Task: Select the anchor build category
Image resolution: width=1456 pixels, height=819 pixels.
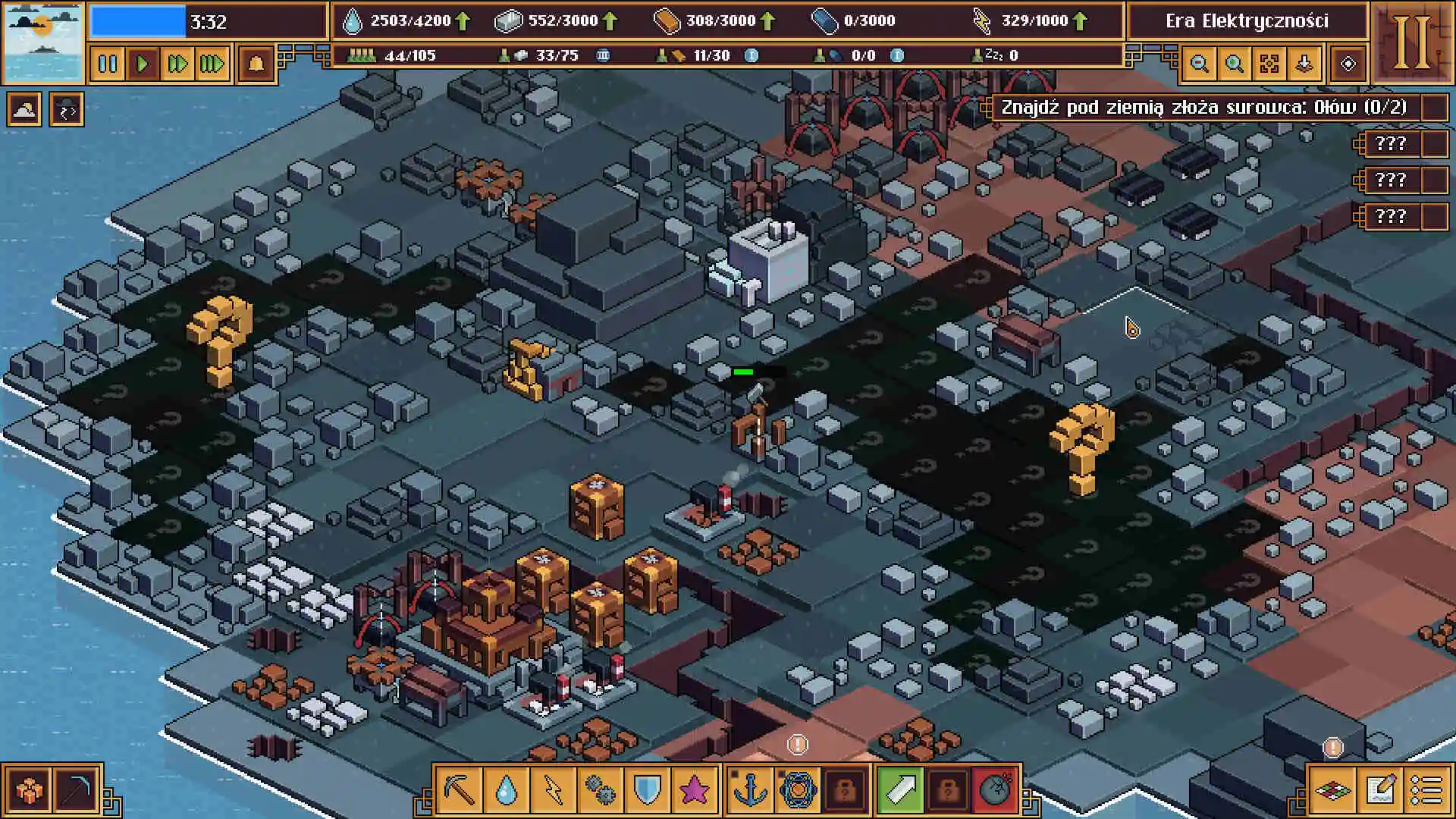Action: click(x=751, y=790)
